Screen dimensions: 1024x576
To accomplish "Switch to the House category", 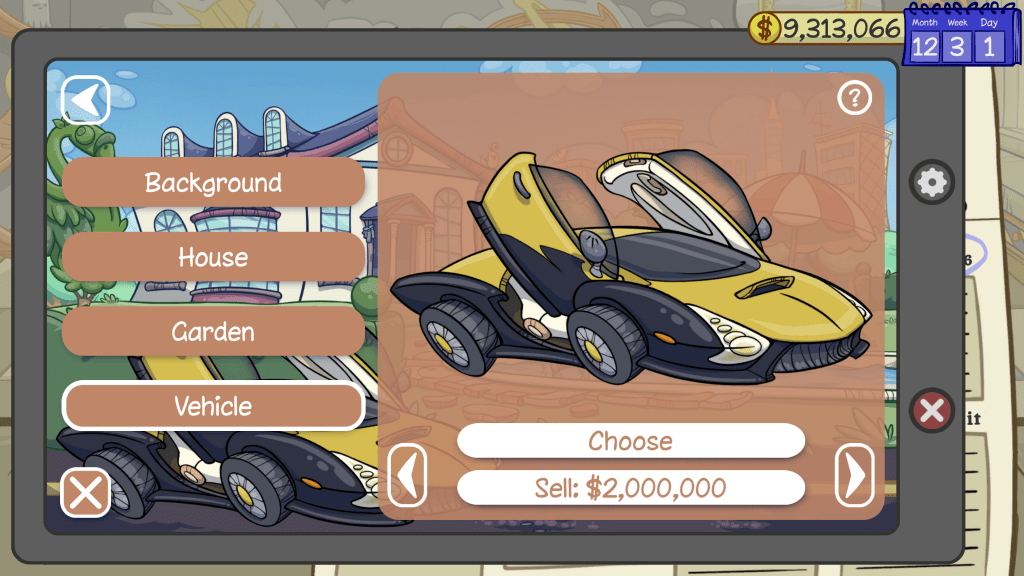I will [213, 257].
